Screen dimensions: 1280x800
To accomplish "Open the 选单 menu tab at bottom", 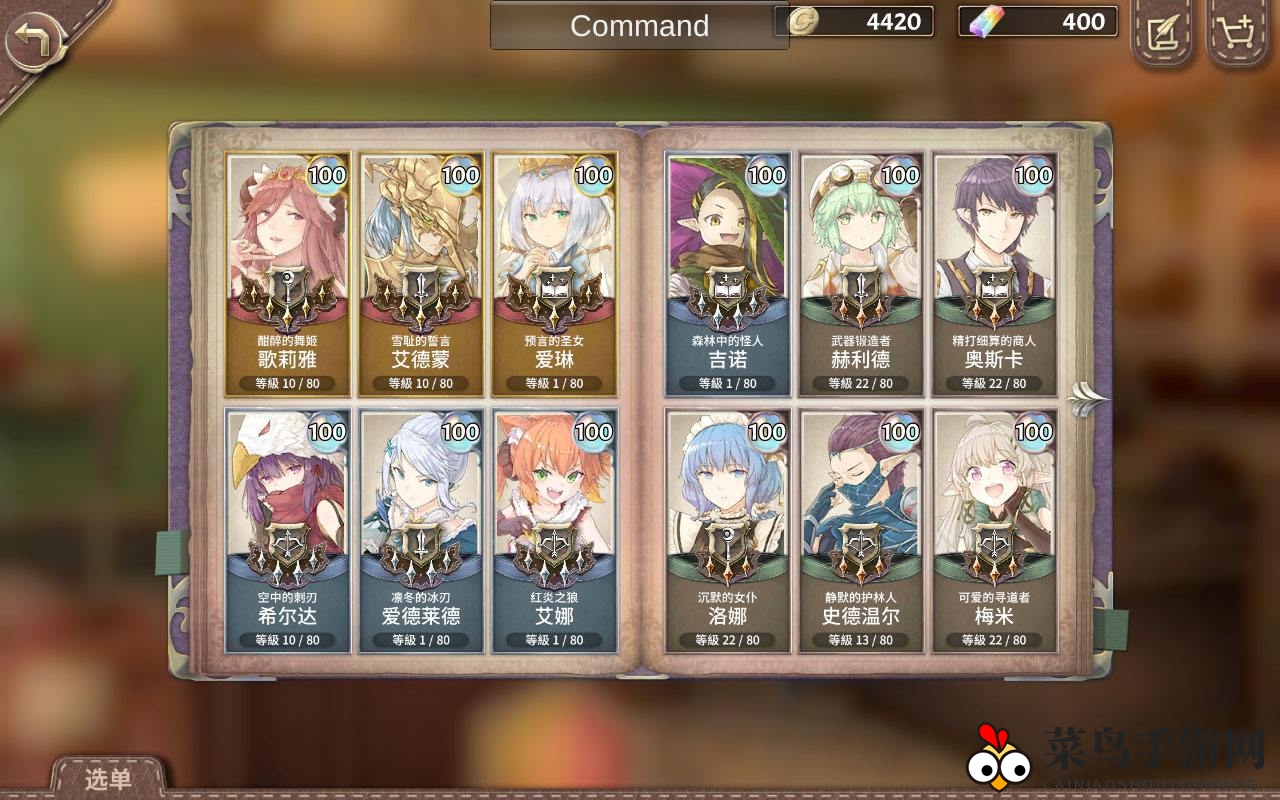I will (x=110, y=781).
